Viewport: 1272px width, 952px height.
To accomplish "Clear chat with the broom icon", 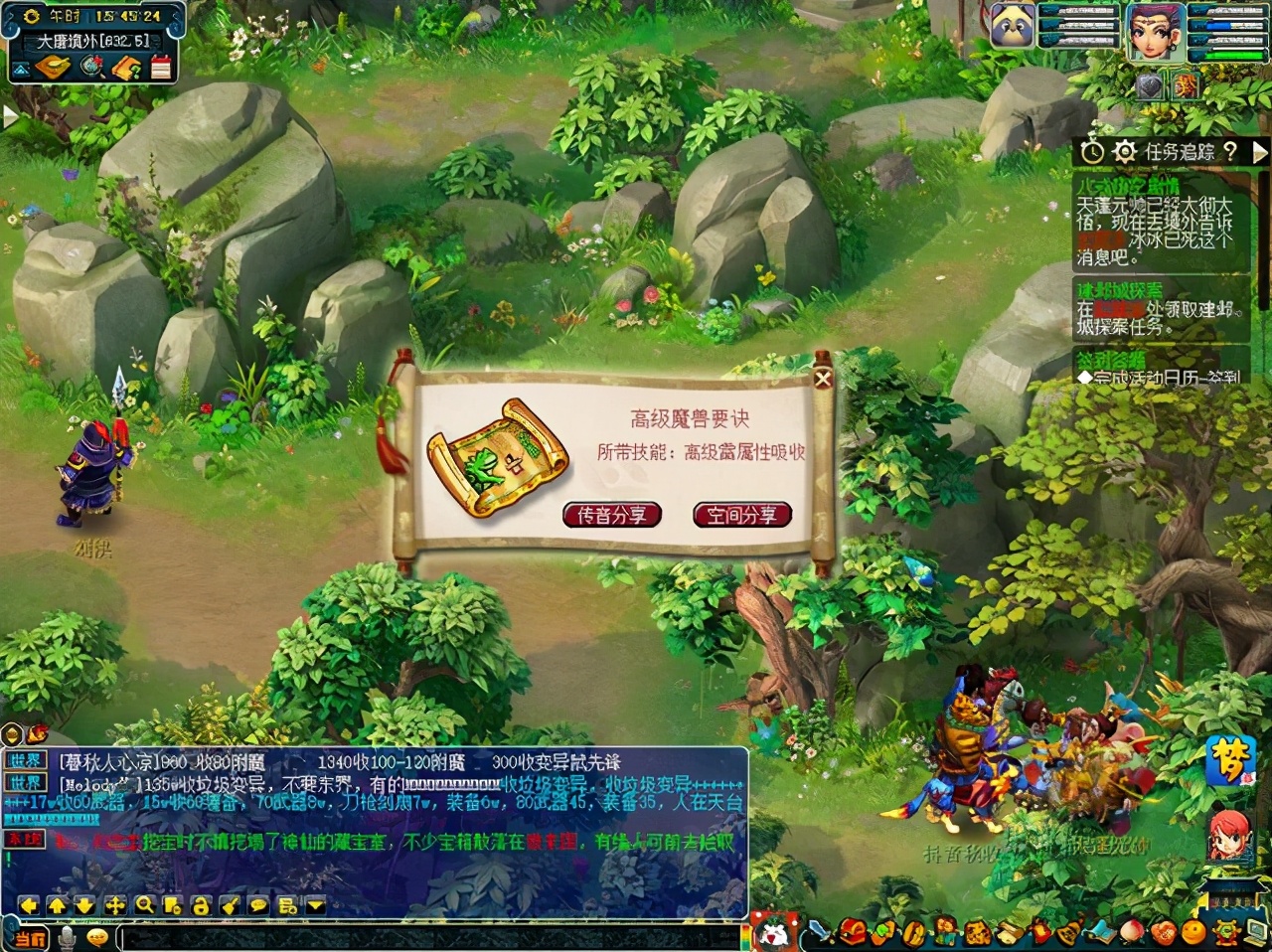I will [x=230, y=905].
